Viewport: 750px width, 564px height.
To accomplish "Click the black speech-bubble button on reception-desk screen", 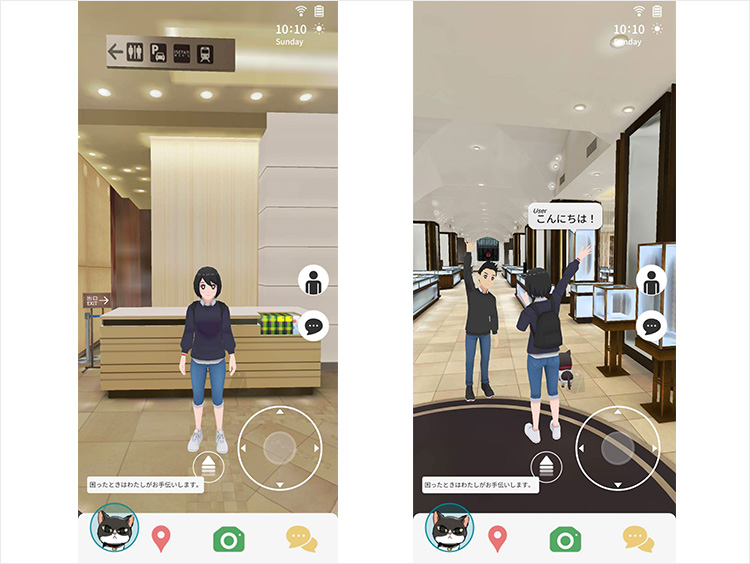I will click(314, 325).
